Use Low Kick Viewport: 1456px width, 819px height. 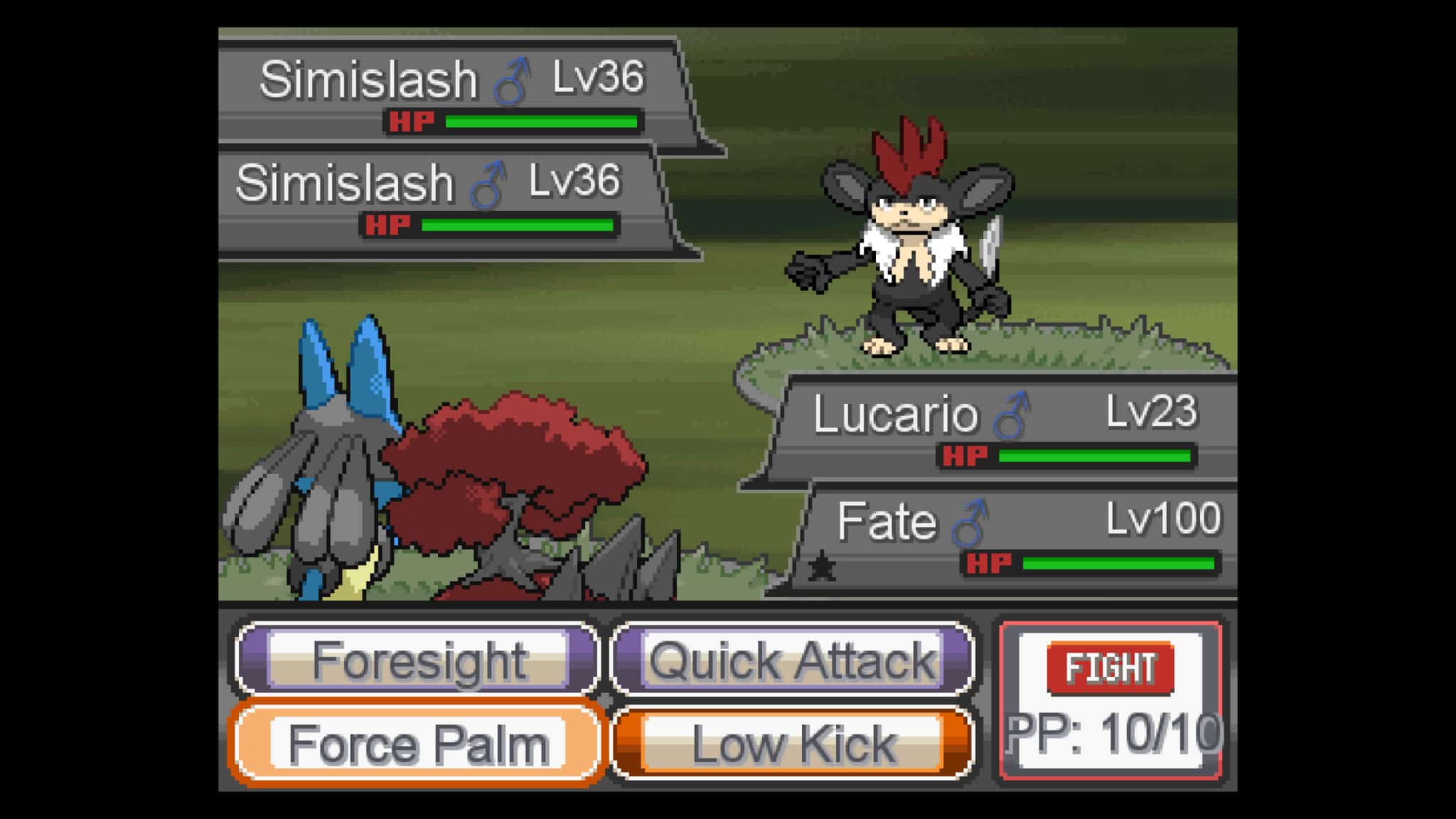(x=791, y=742)
